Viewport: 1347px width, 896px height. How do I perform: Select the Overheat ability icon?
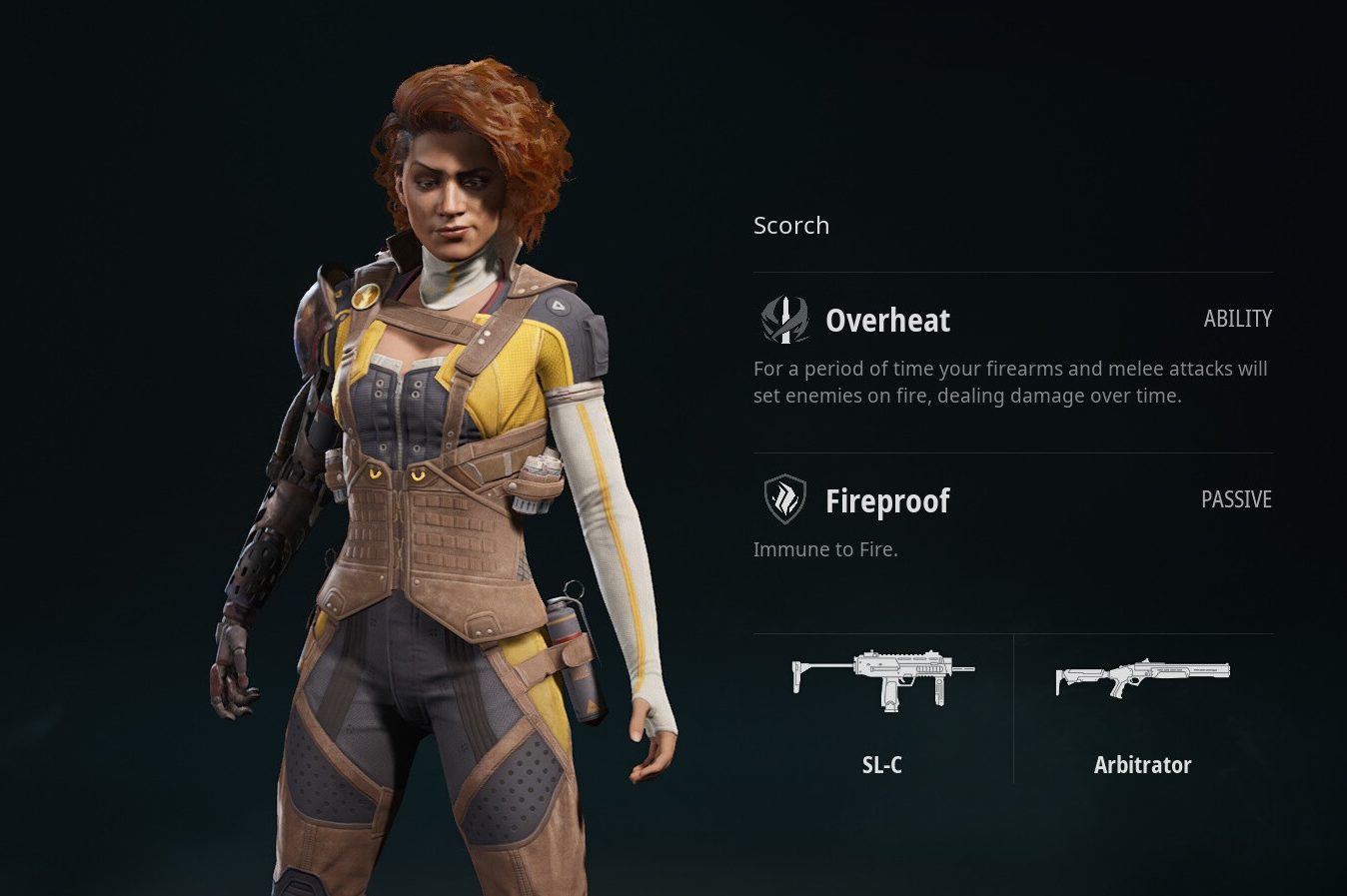[x=784, y=320]
